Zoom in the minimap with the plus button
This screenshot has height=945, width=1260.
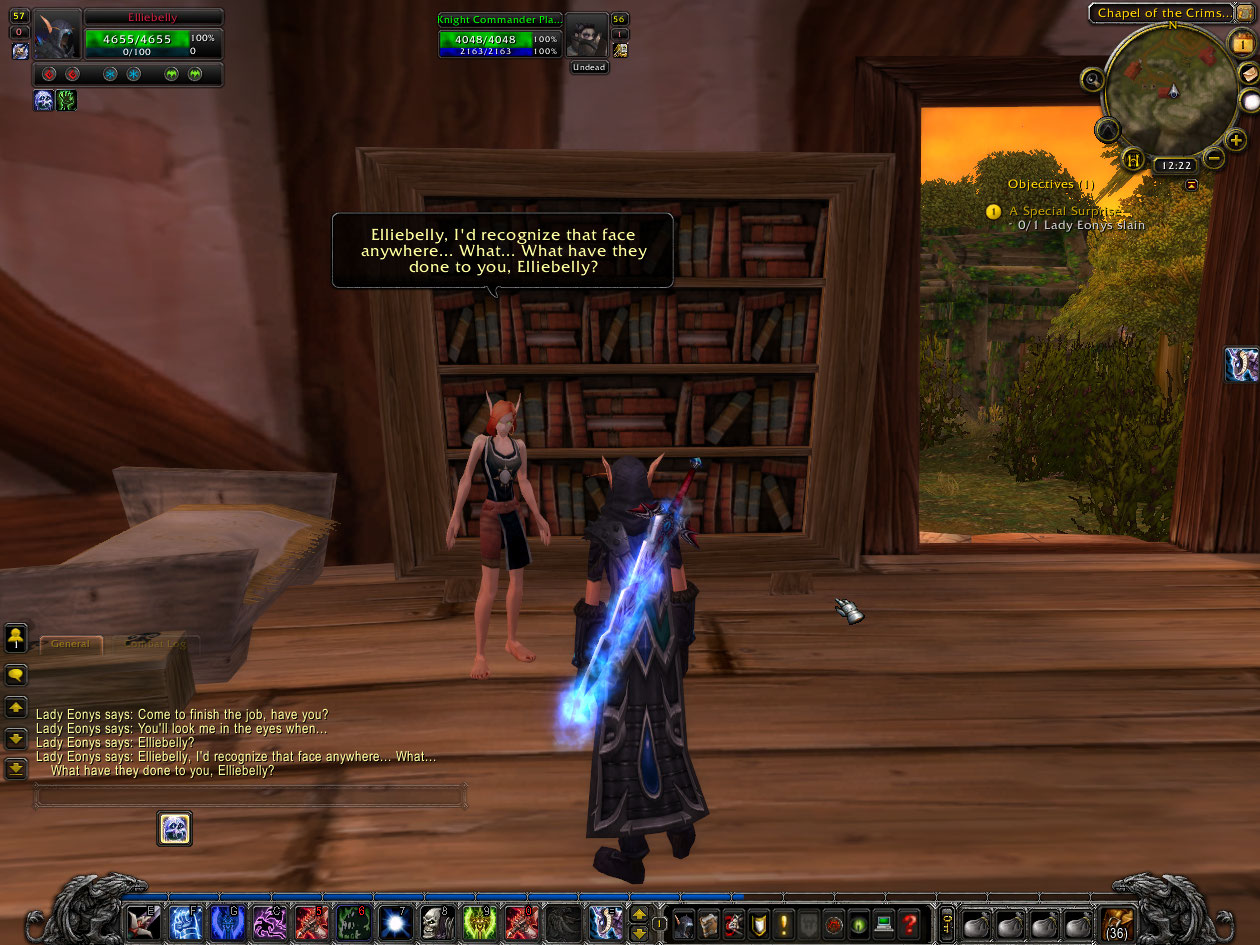coord(1236,140)
